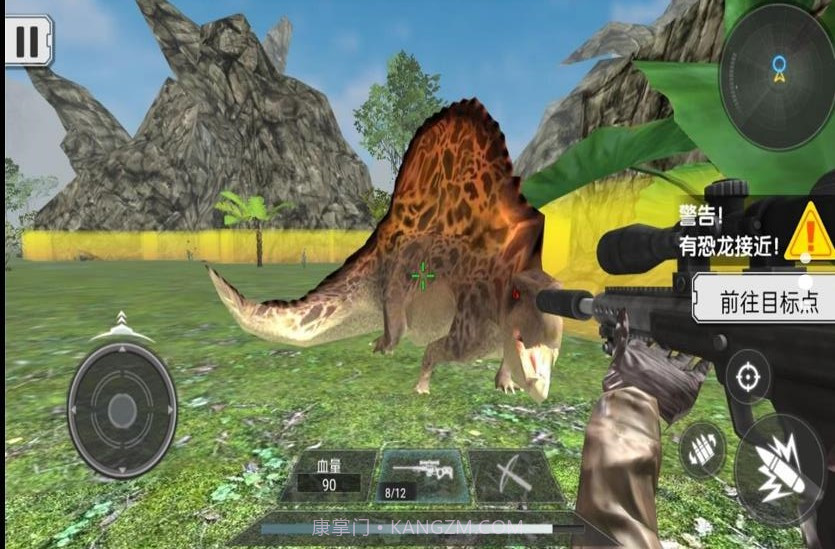
Task: Tap the 前往目标点 button
Action: (x=762, y=300)
